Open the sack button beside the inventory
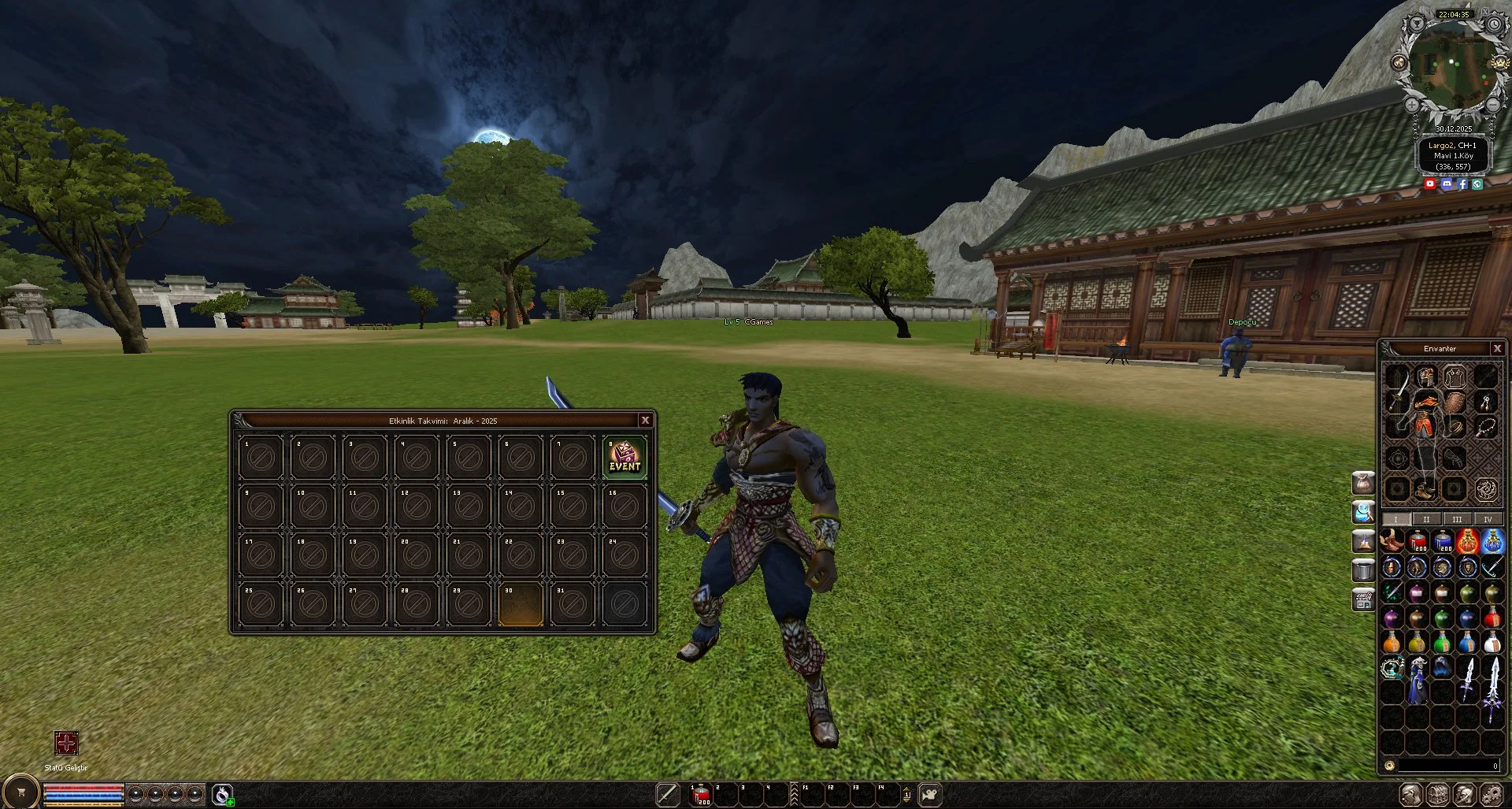 (1363, 482)
